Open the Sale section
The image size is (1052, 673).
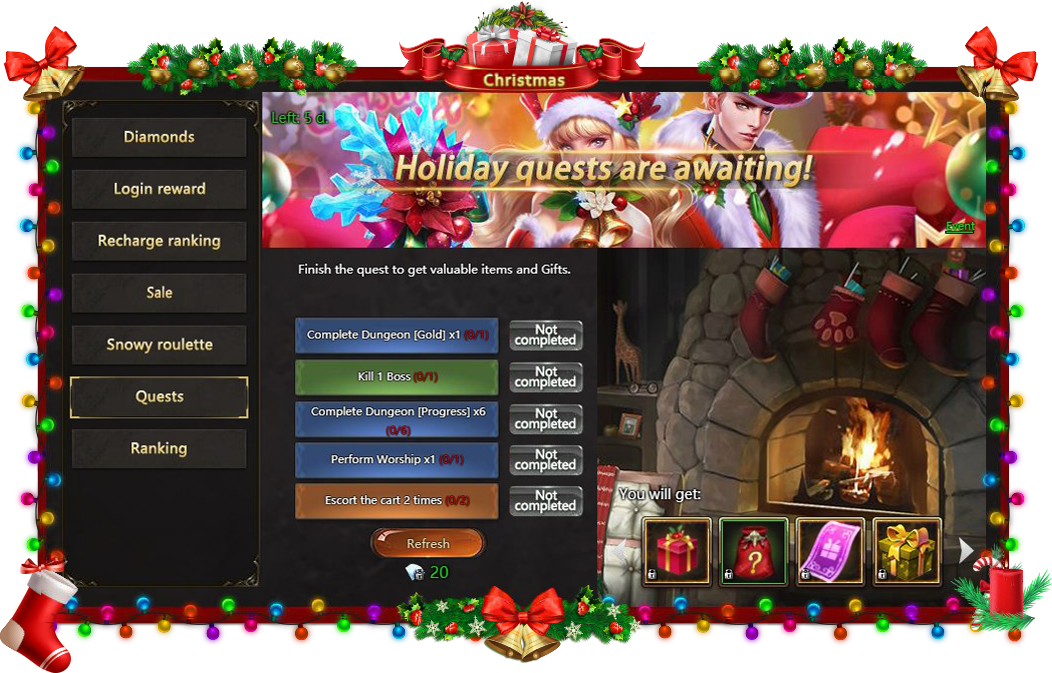click(159, 293)
